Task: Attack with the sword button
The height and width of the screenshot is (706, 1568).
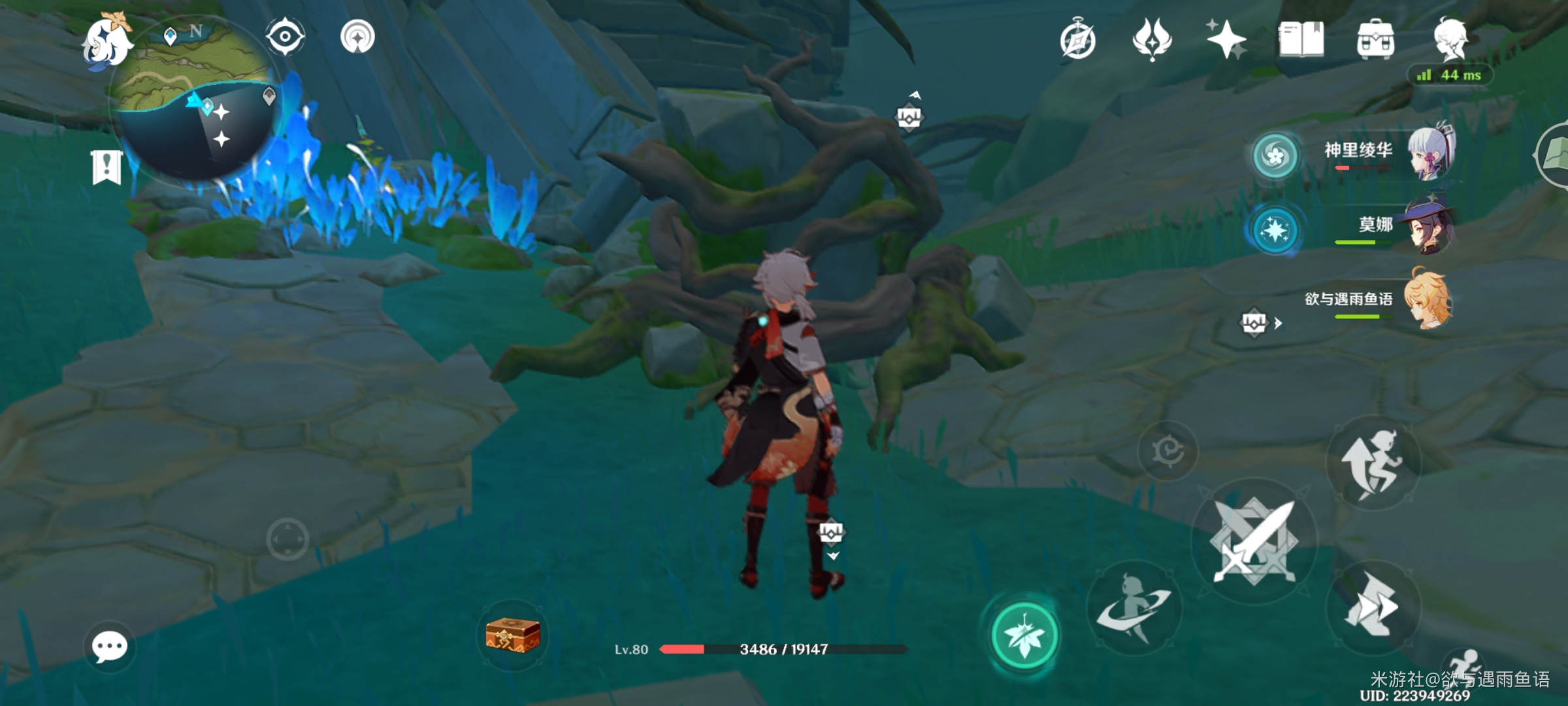Action: tap(1253, 542)
